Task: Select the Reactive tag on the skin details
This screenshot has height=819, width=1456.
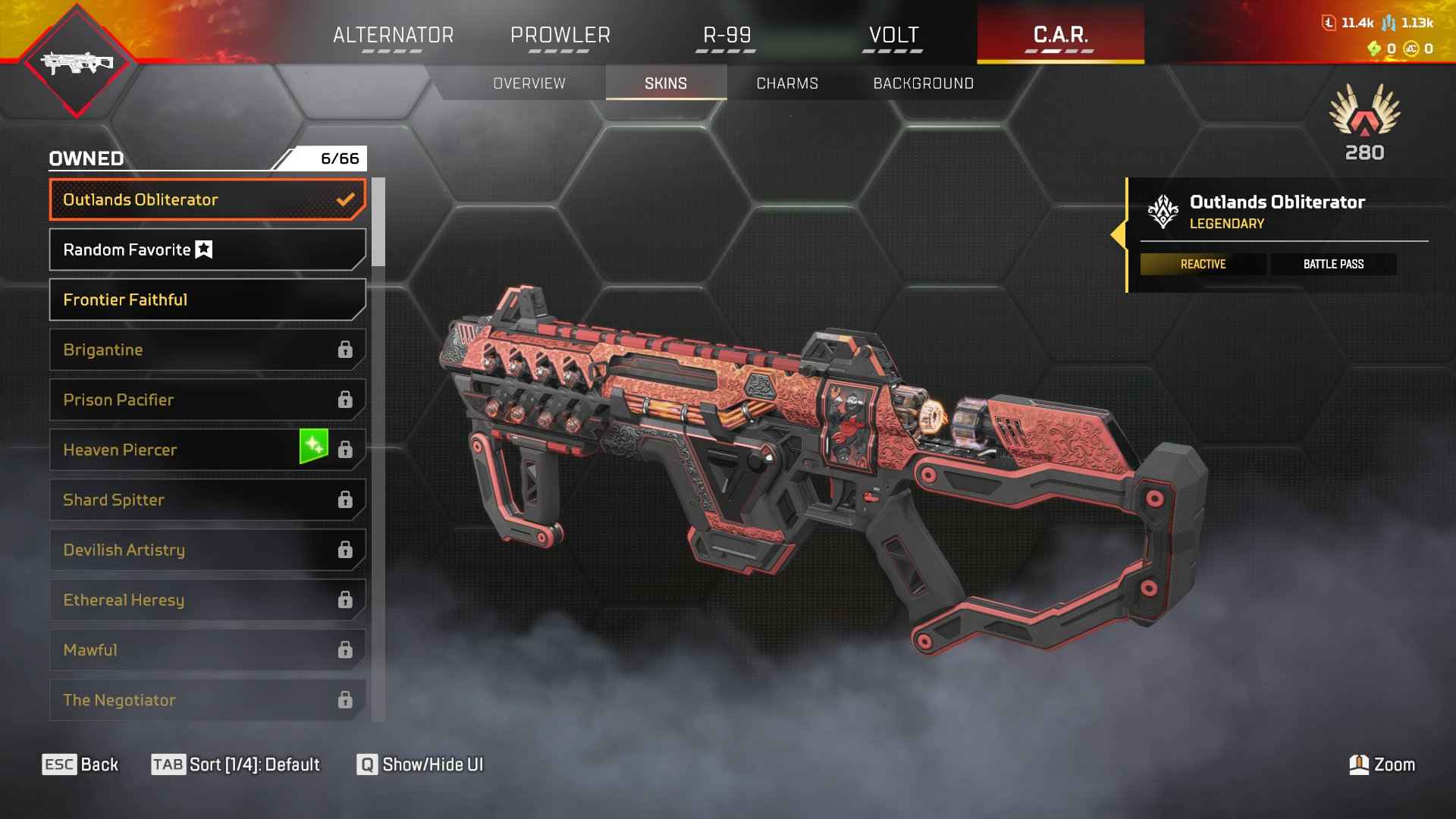Action: (1203, 264)
